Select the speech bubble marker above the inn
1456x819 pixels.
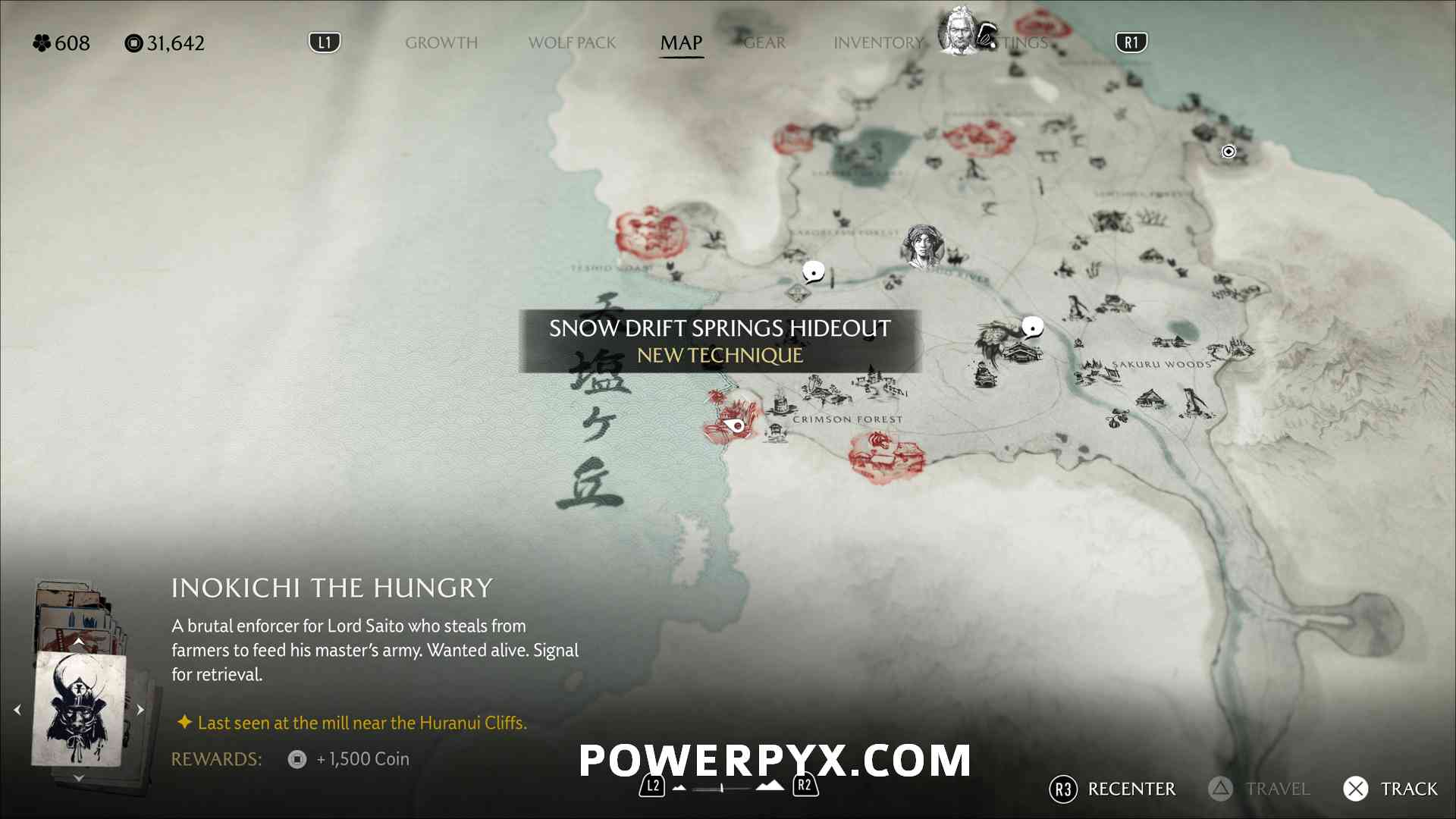(1032, 327)
